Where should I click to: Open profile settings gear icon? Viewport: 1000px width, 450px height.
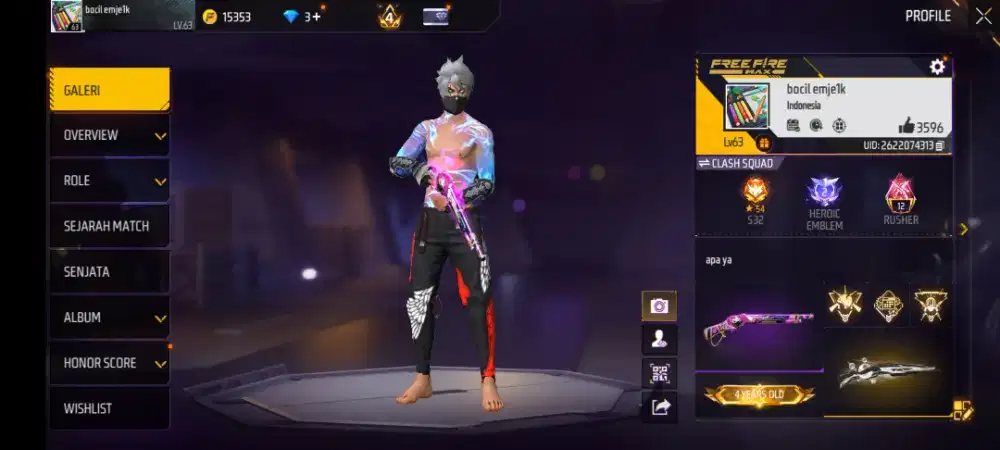937,66
